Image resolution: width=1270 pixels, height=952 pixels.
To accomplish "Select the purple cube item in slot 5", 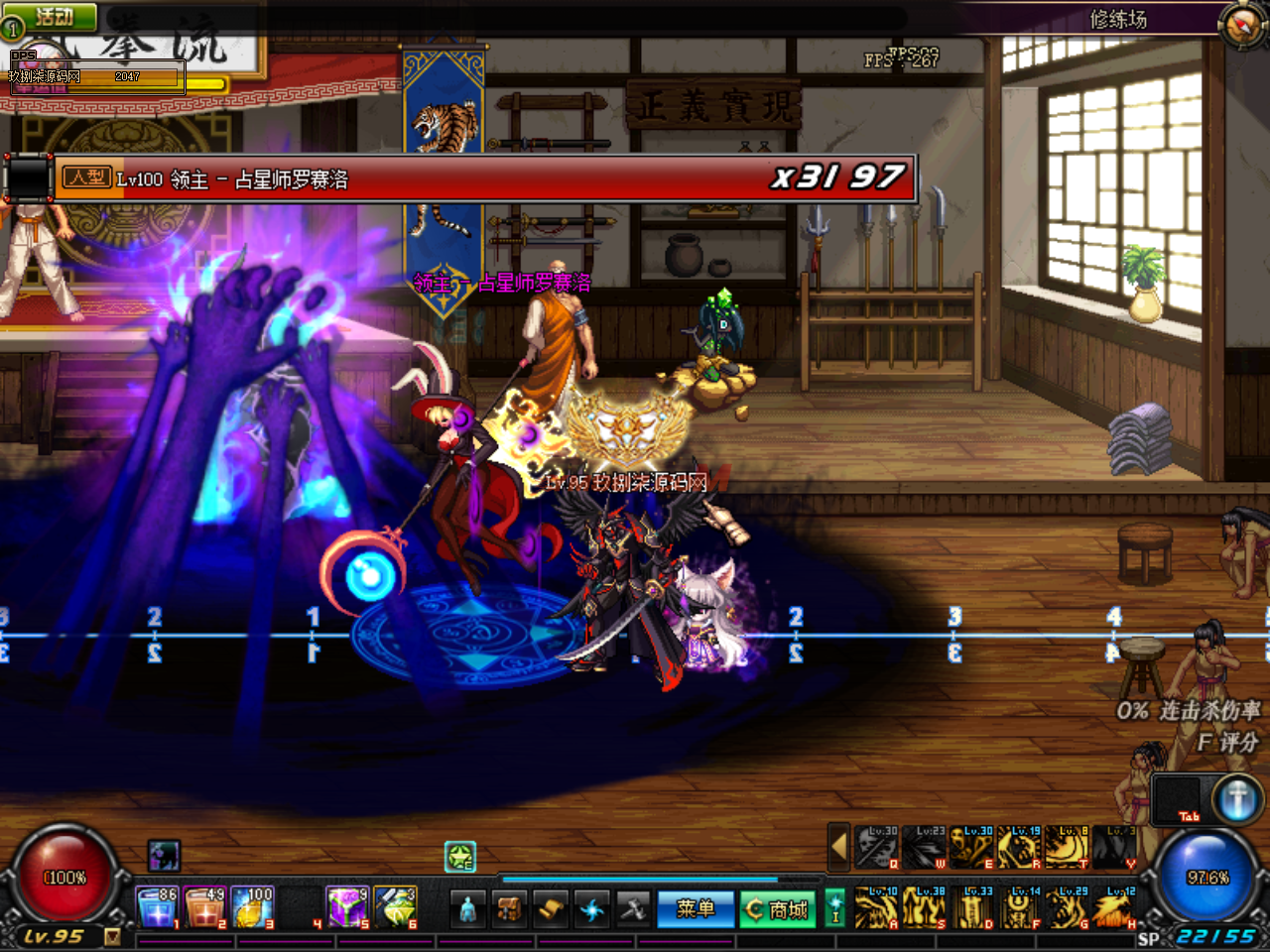I will tap(347, 907).
